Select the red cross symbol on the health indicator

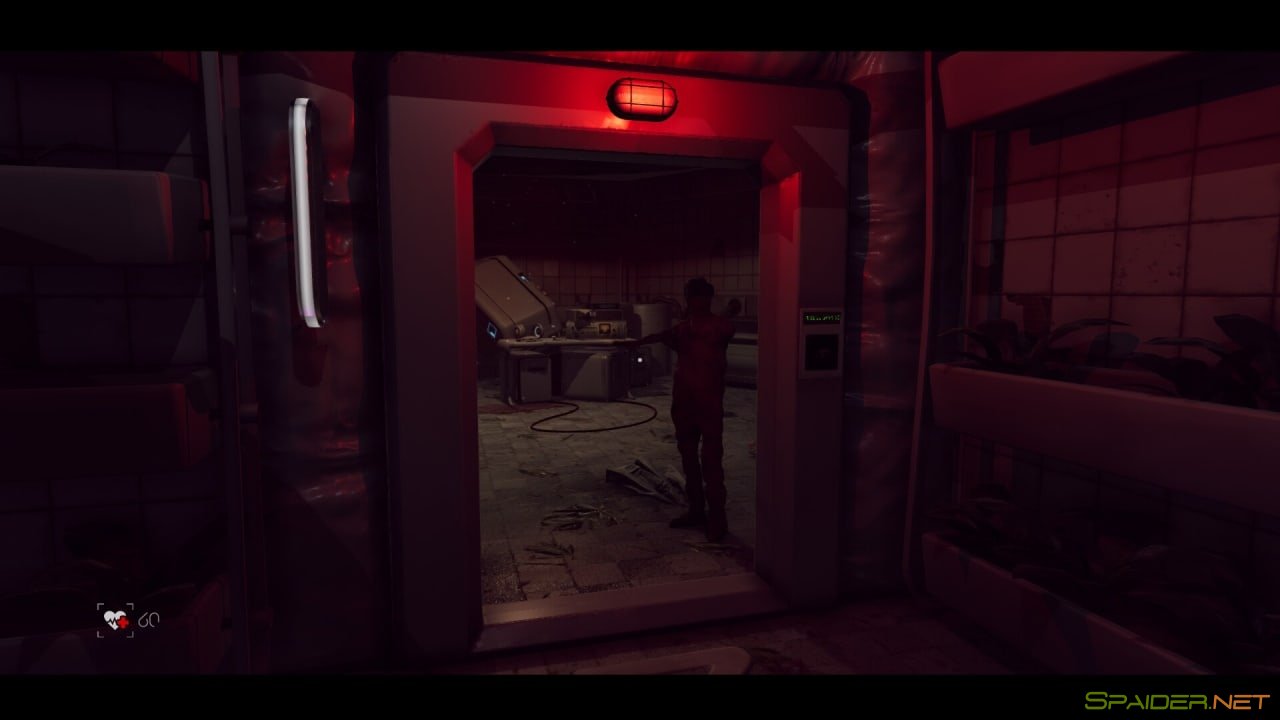click(122, 622)
